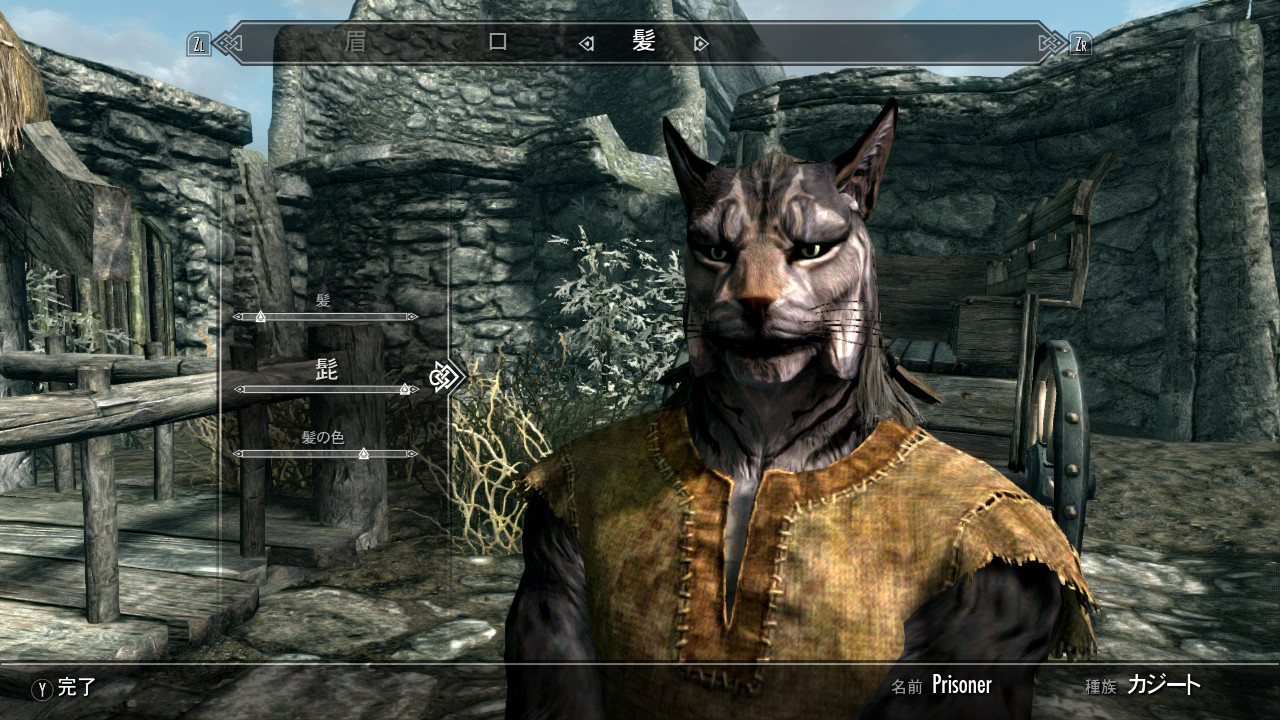
Task: Click the 髪の色 hair color slider track
Action: [x=325, y=454]
